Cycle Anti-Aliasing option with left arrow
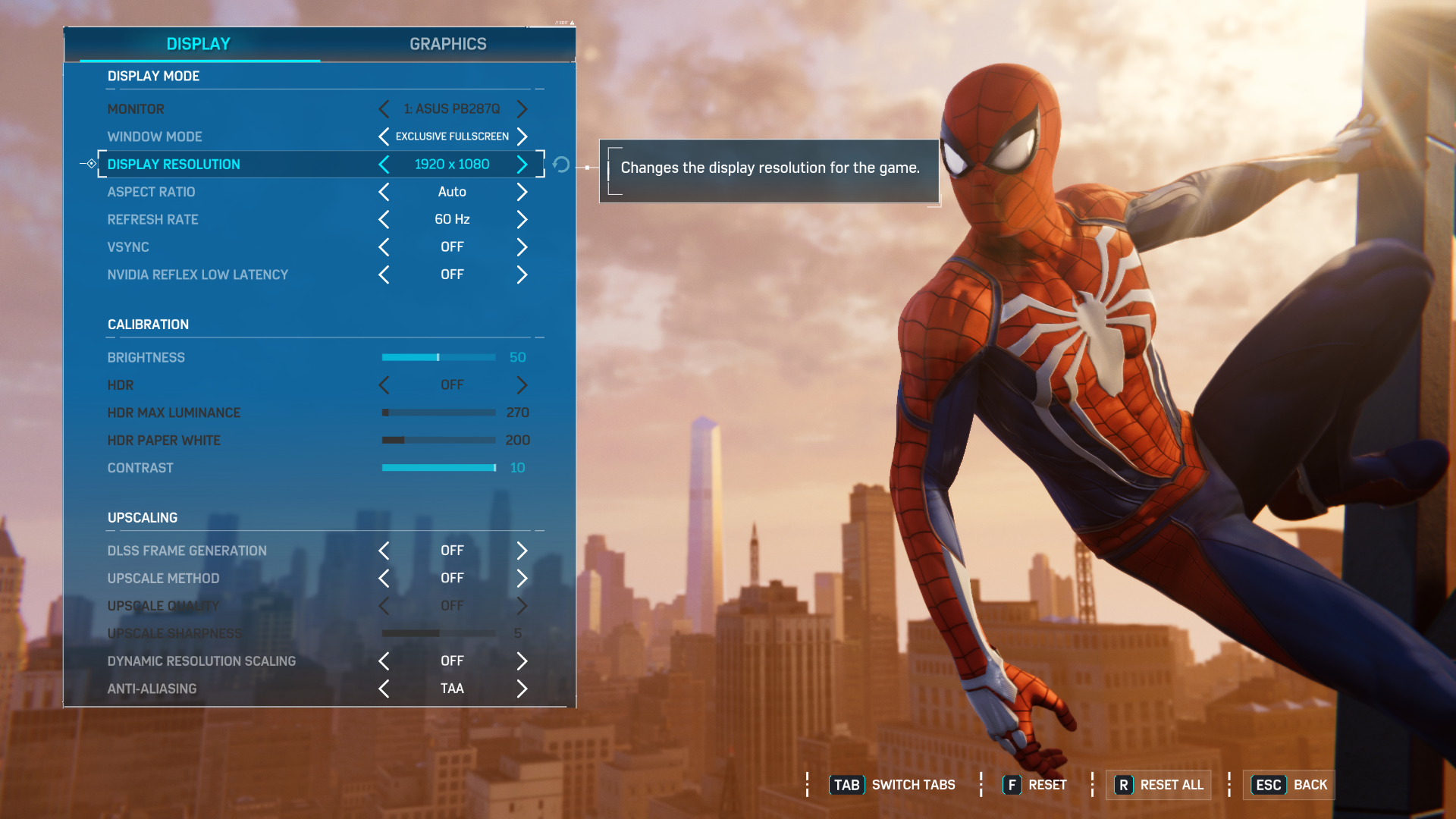 384,689
